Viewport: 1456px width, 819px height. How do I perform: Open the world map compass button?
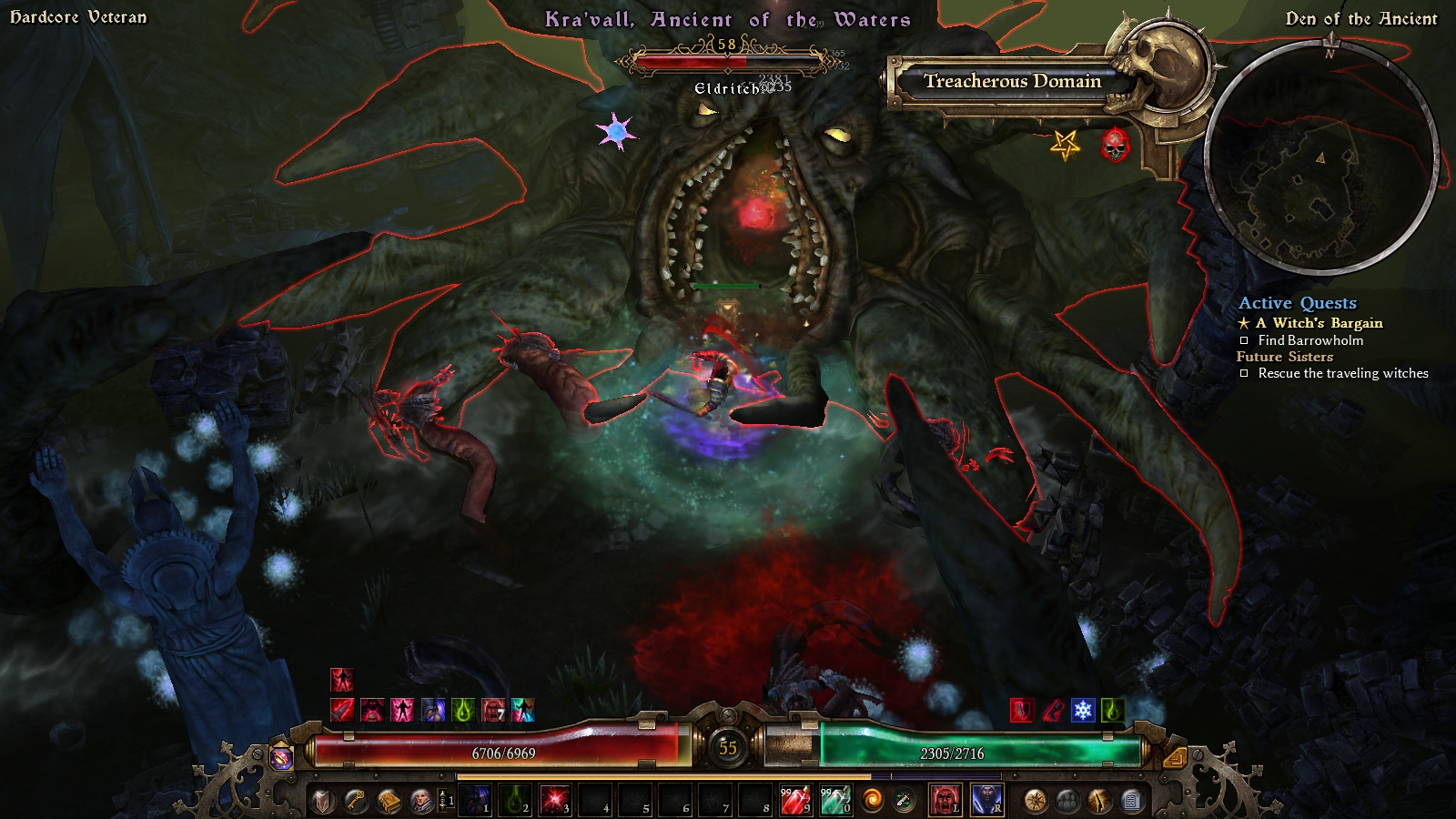tap(1035, 801)
